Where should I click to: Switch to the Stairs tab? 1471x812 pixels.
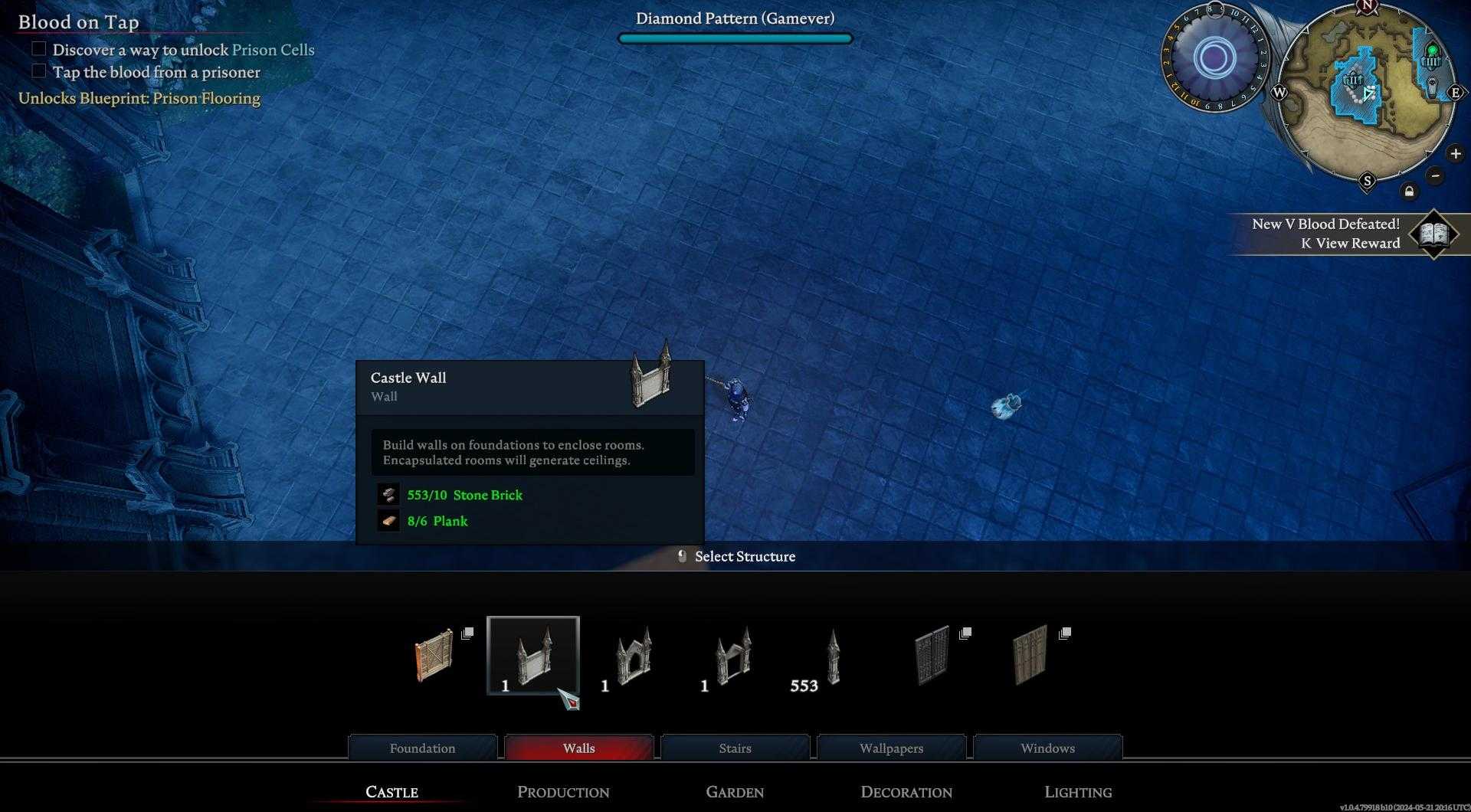point(735,748)
